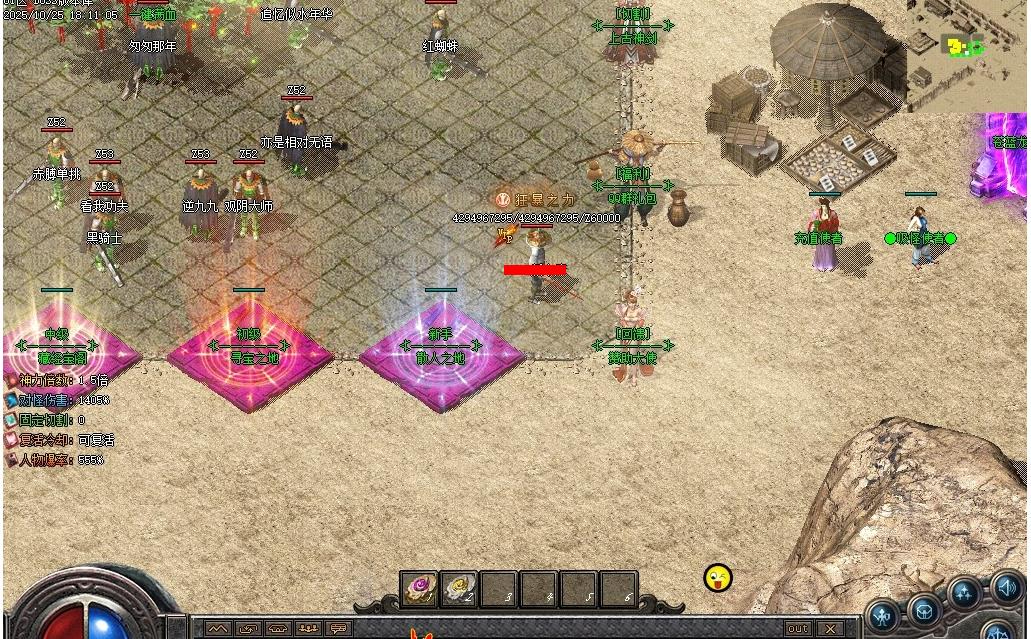The height and width of the screenshot is (639, 1031).
Task: Open the group panel with the people icon
Action: 309,629
